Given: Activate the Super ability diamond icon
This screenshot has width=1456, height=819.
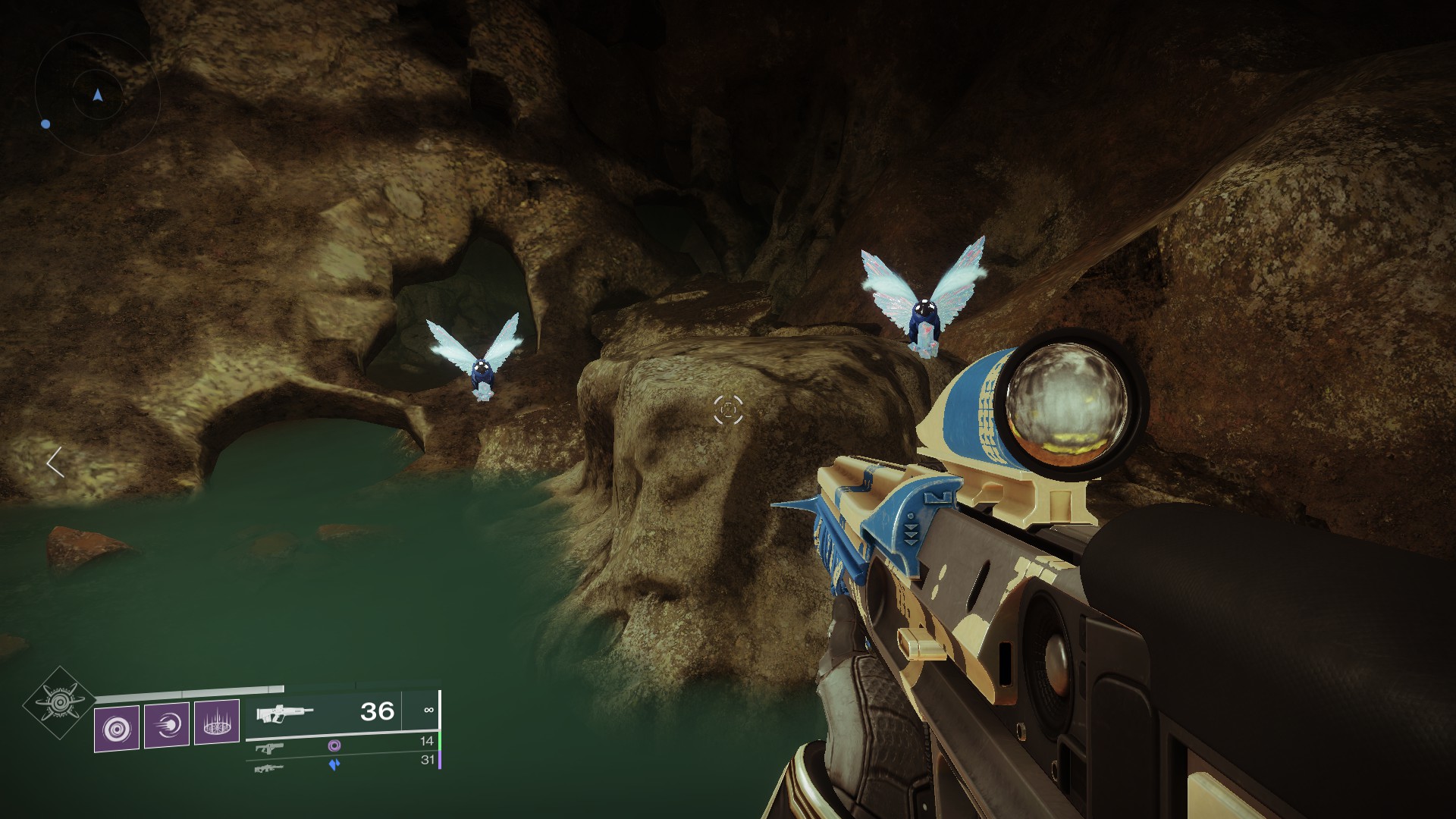Looking at the screenshot, I should click(x=59, y=705).
